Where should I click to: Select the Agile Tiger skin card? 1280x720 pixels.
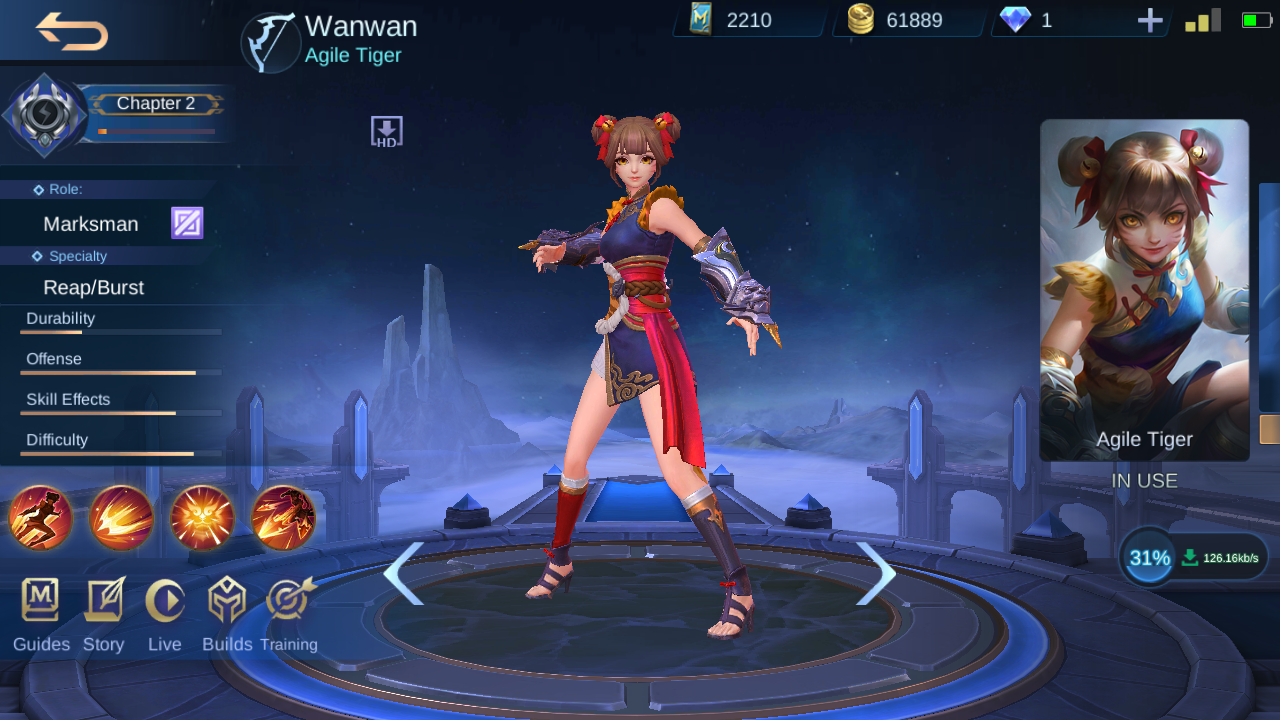click(x=1144, y=290)
